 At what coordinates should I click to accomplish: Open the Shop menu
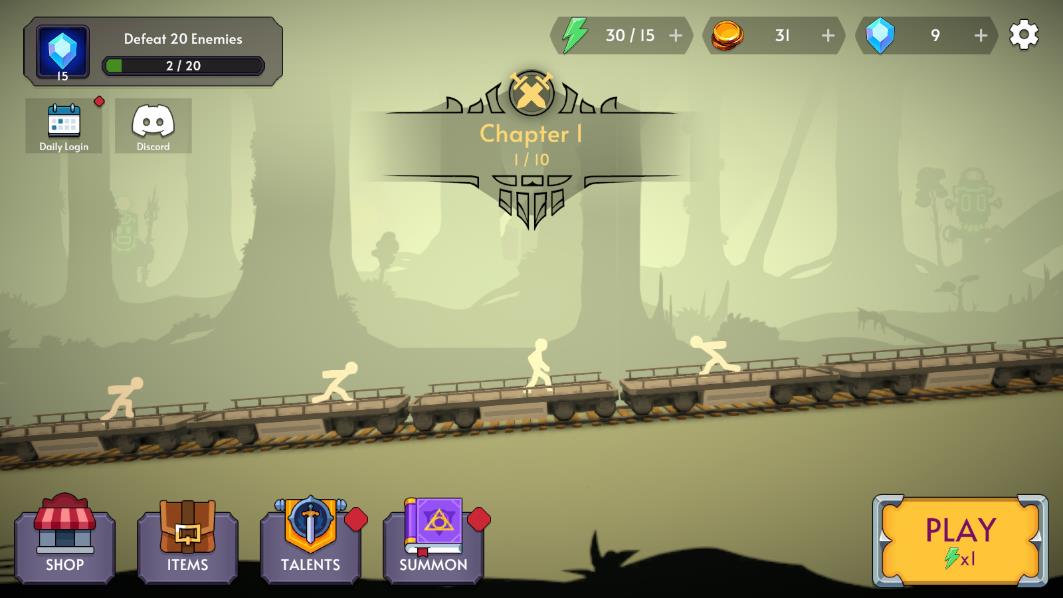65,542
